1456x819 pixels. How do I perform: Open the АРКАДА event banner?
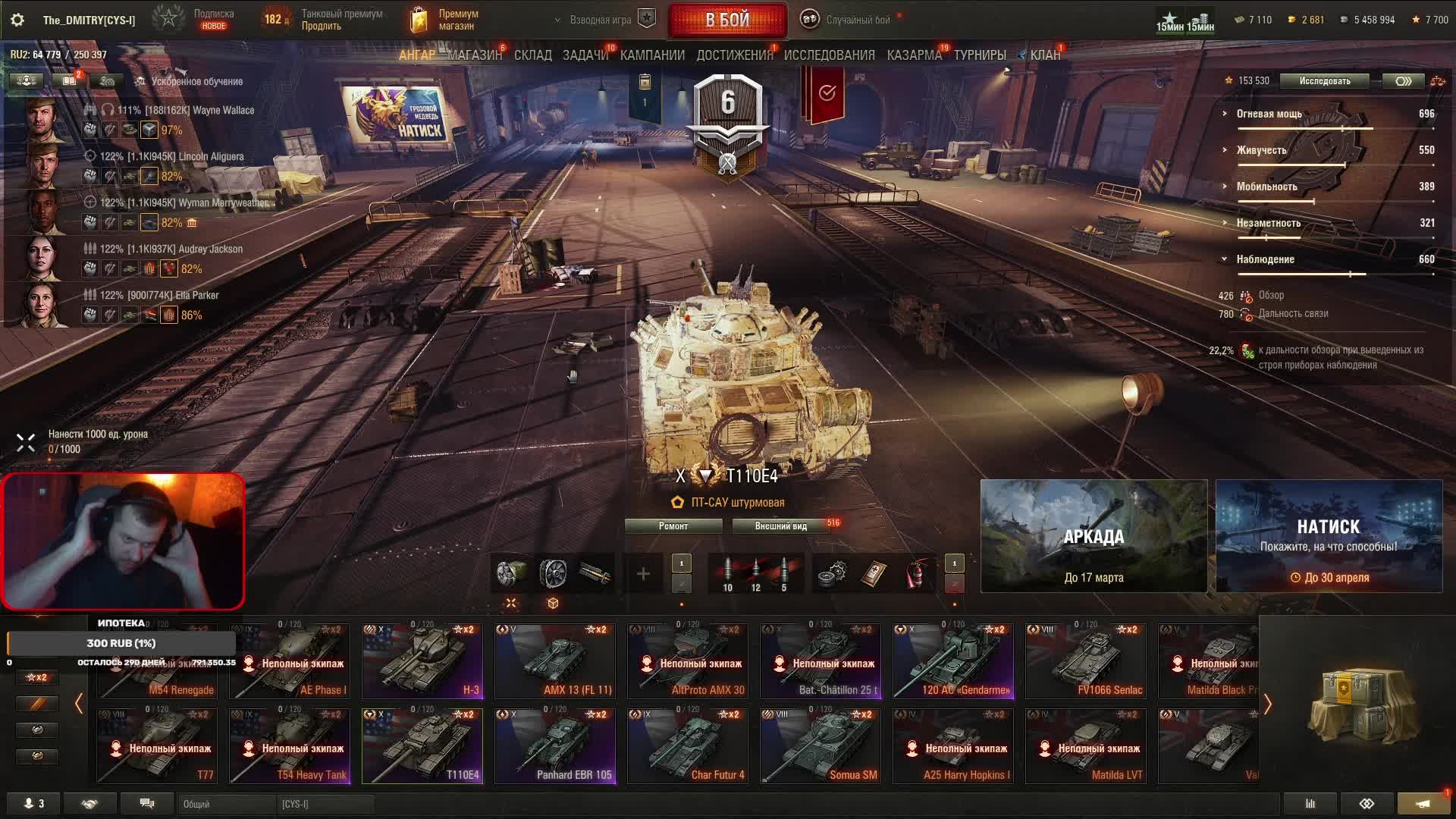coord(1094,536)
